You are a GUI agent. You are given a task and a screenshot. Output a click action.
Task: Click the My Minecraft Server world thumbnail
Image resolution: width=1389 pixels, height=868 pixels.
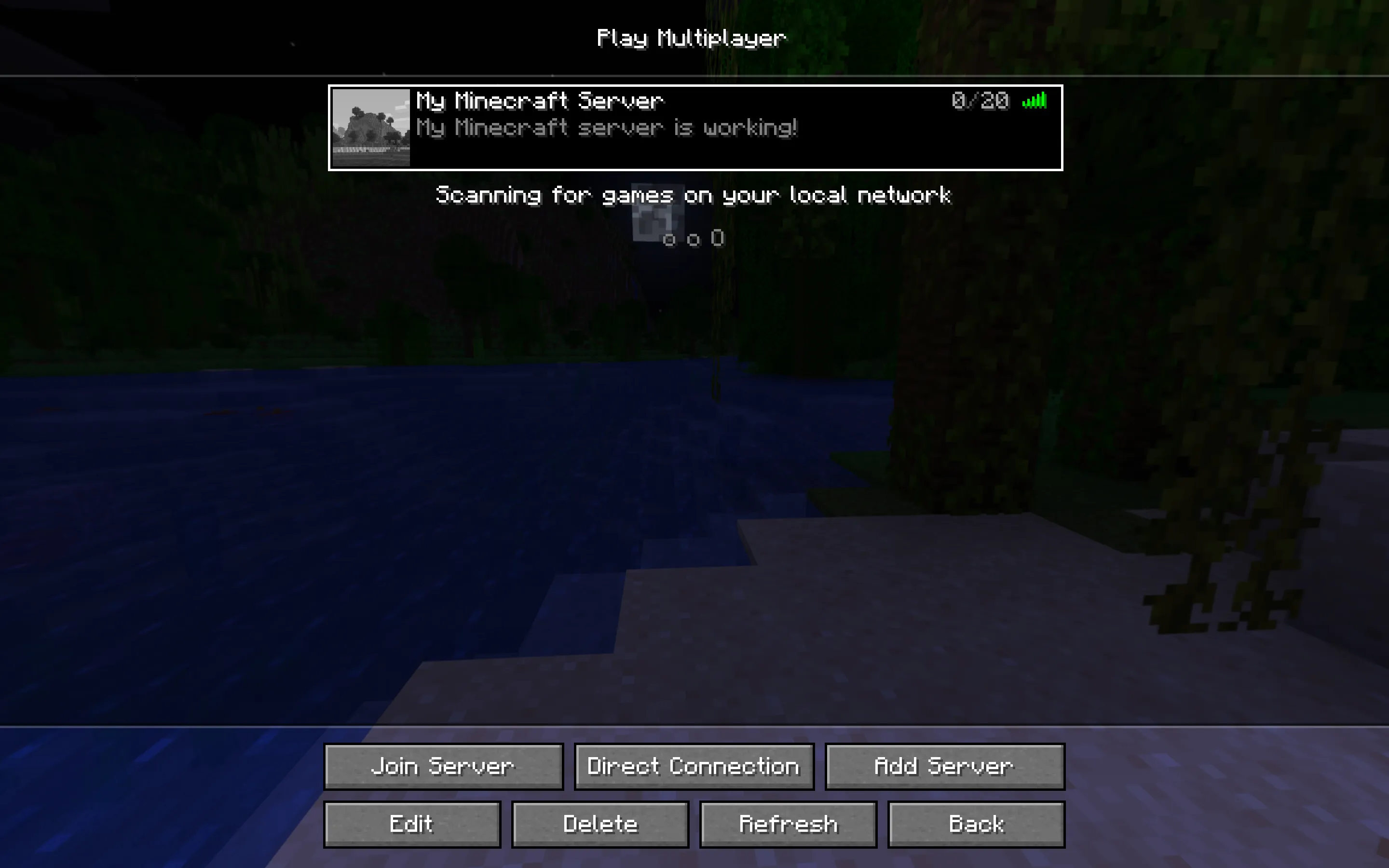[x=371, y=127]
